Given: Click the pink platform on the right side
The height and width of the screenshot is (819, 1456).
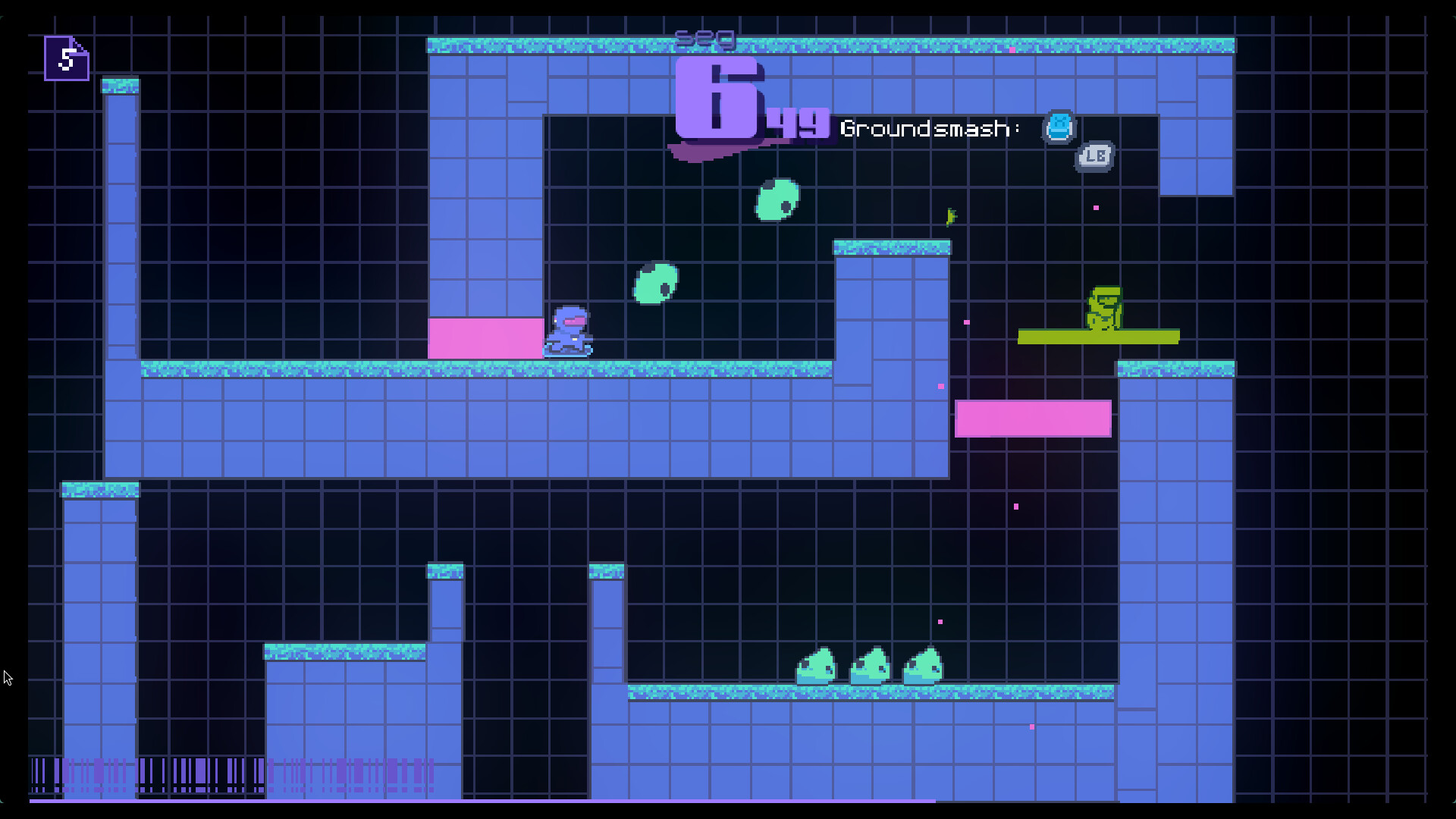Looking at the screenshot, I should (1033, 417).
